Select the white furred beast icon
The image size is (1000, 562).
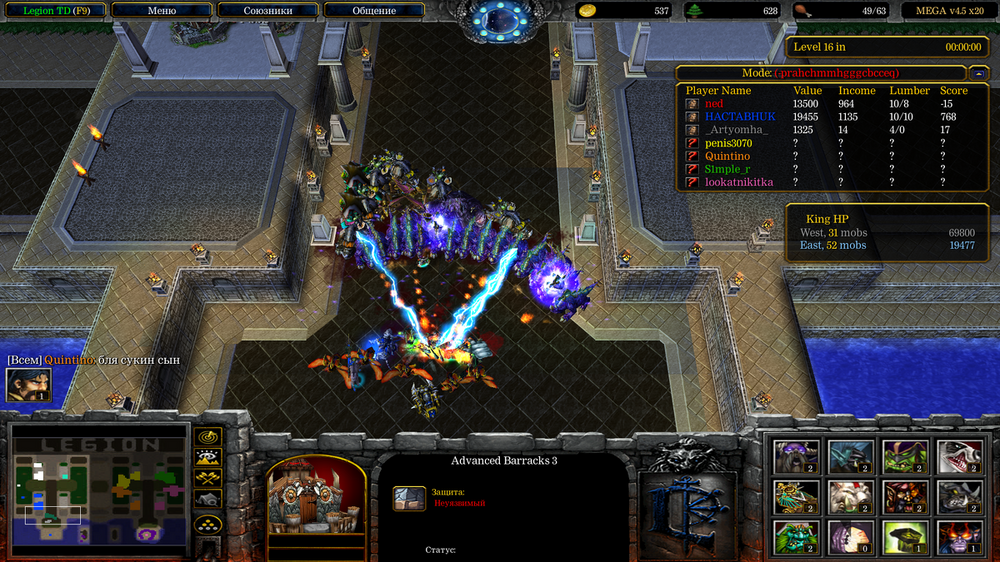[x=851, y=496]
